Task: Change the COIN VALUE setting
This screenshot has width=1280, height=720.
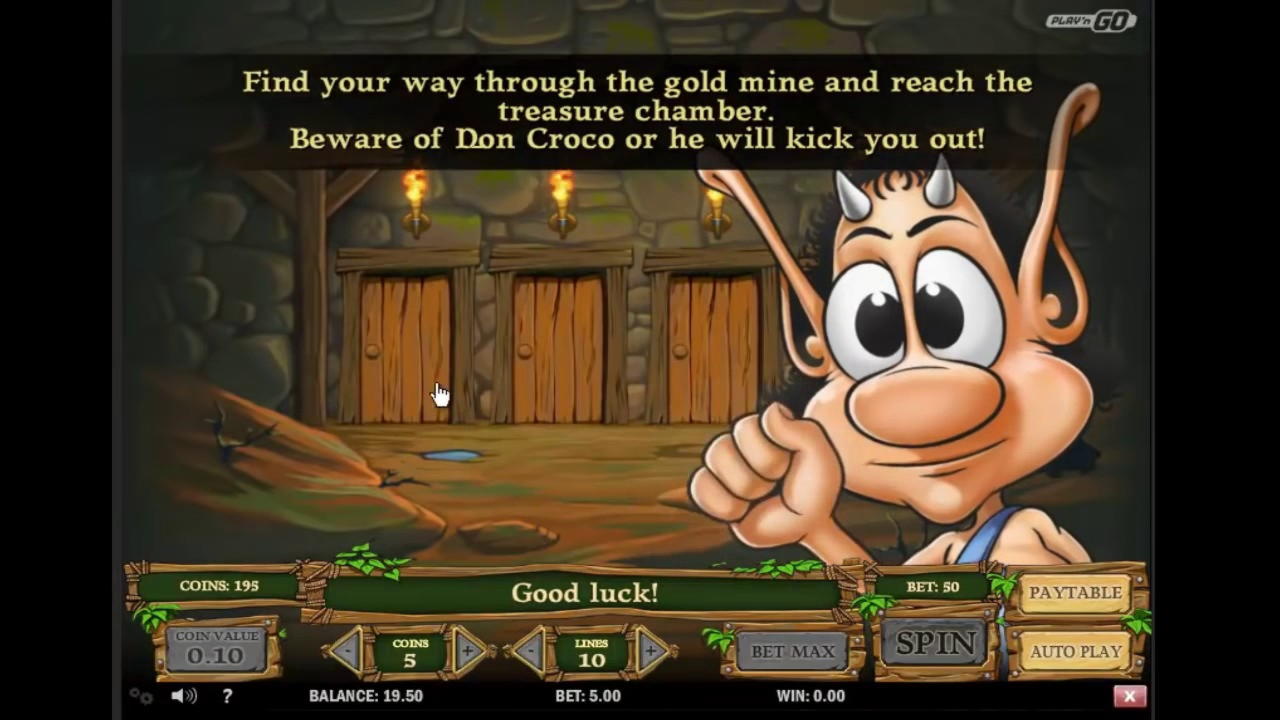Action: 215,650
